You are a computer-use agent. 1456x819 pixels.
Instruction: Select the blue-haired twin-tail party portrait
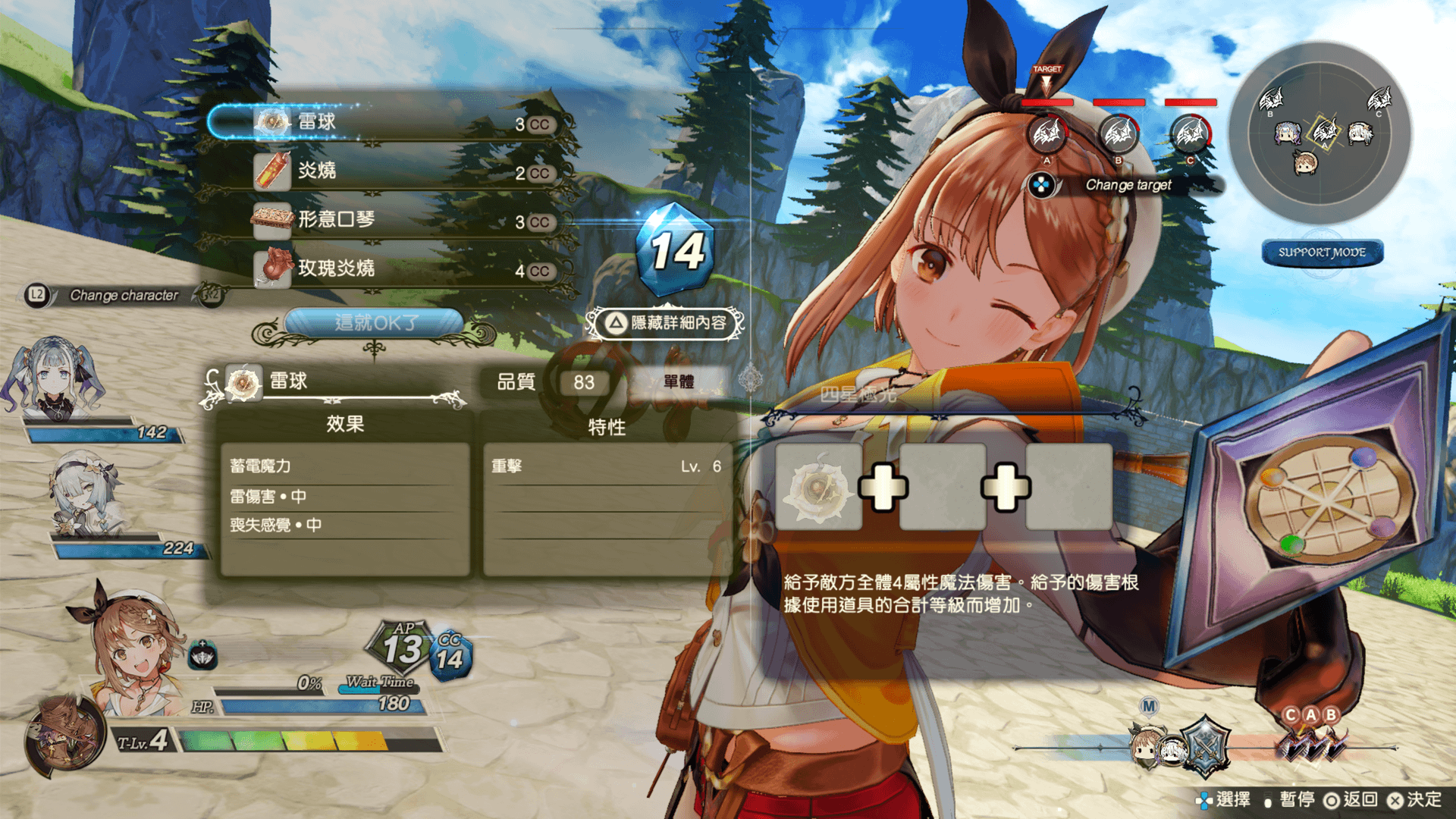55,379
